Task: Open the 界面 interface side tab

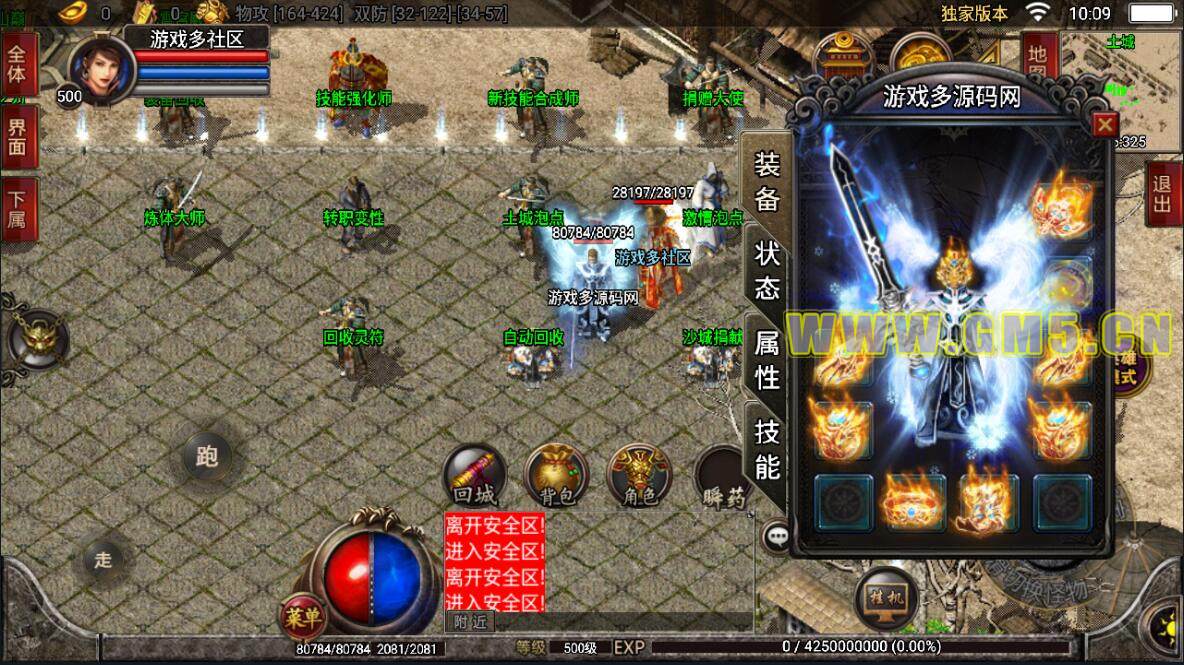Action: coord(18,137)
